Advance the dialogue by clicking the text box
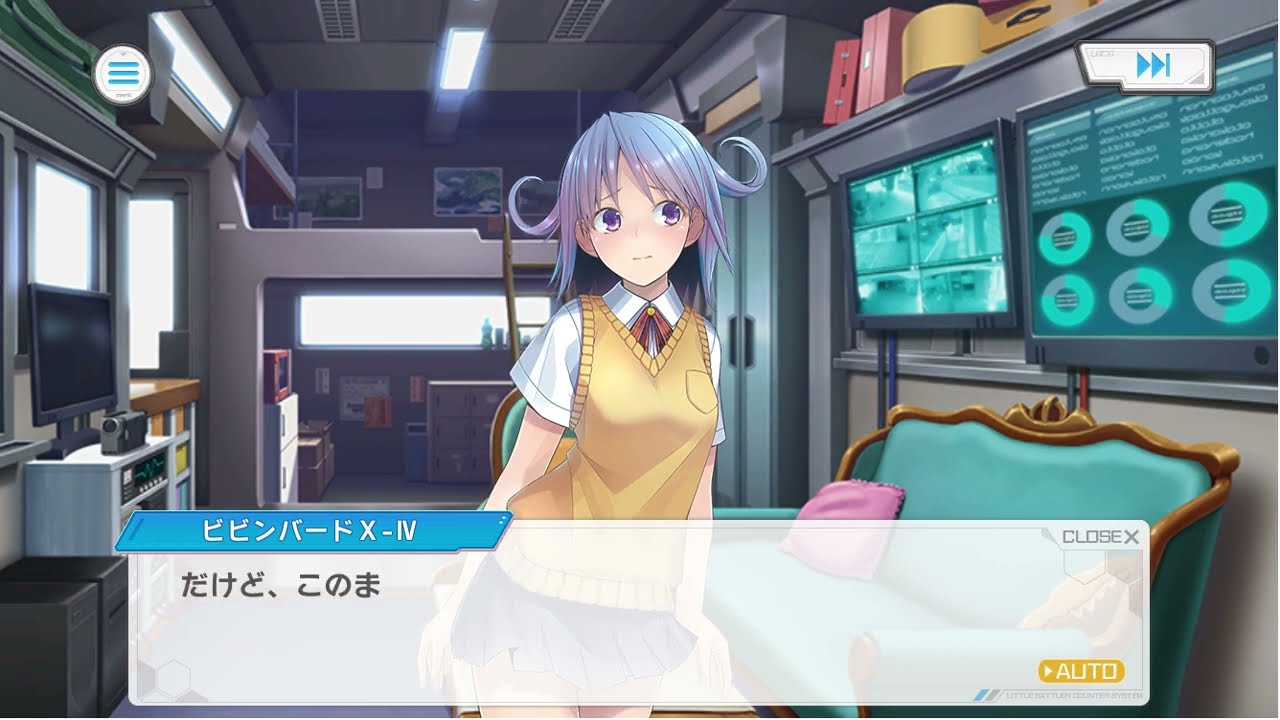This screenshot has height=720, width=1280. click(600, 620)
